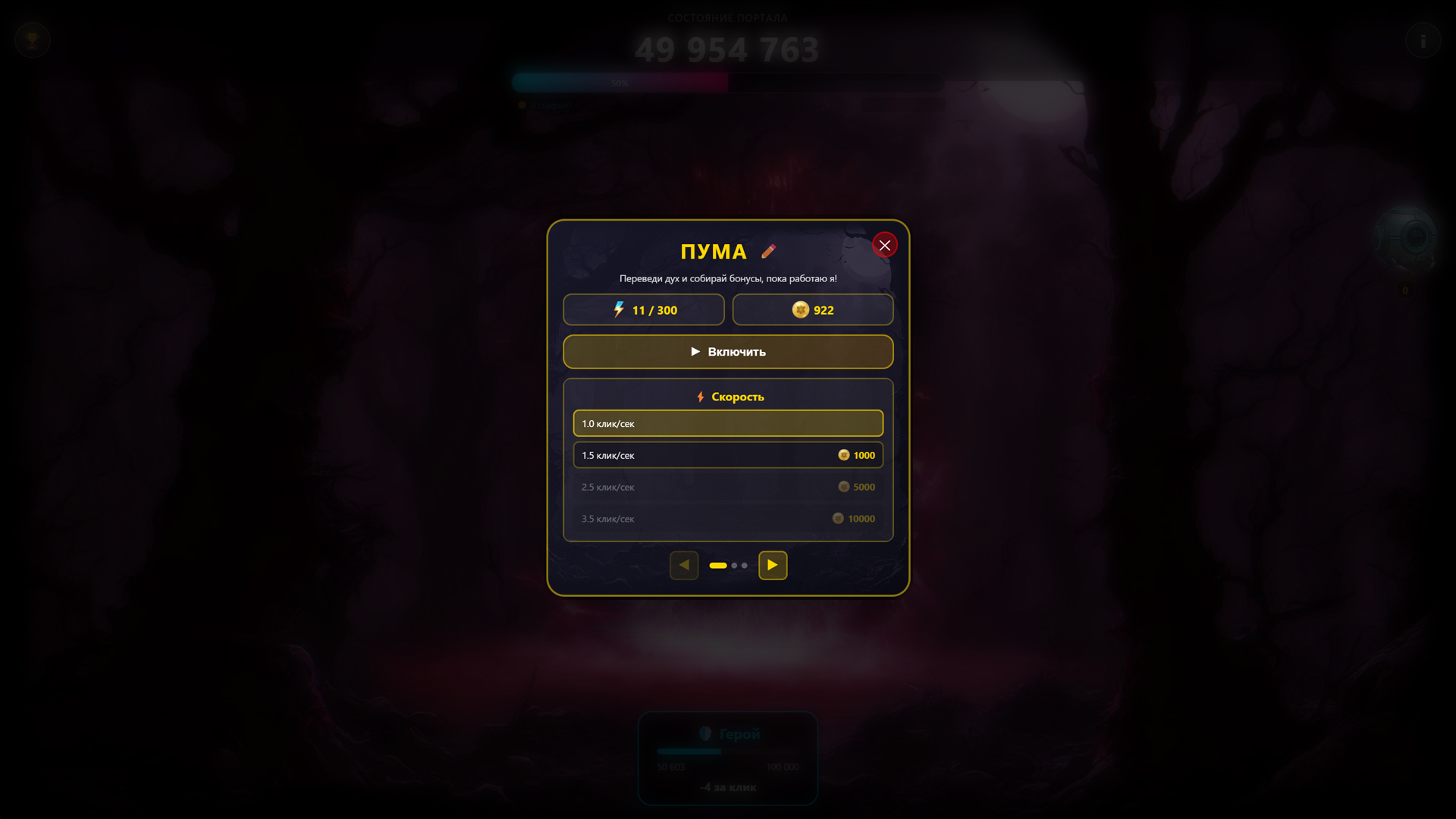Click the lightning energy icon showing 11/300
The width and height of the screenshot is (1456, 819).
pos(618,309)
